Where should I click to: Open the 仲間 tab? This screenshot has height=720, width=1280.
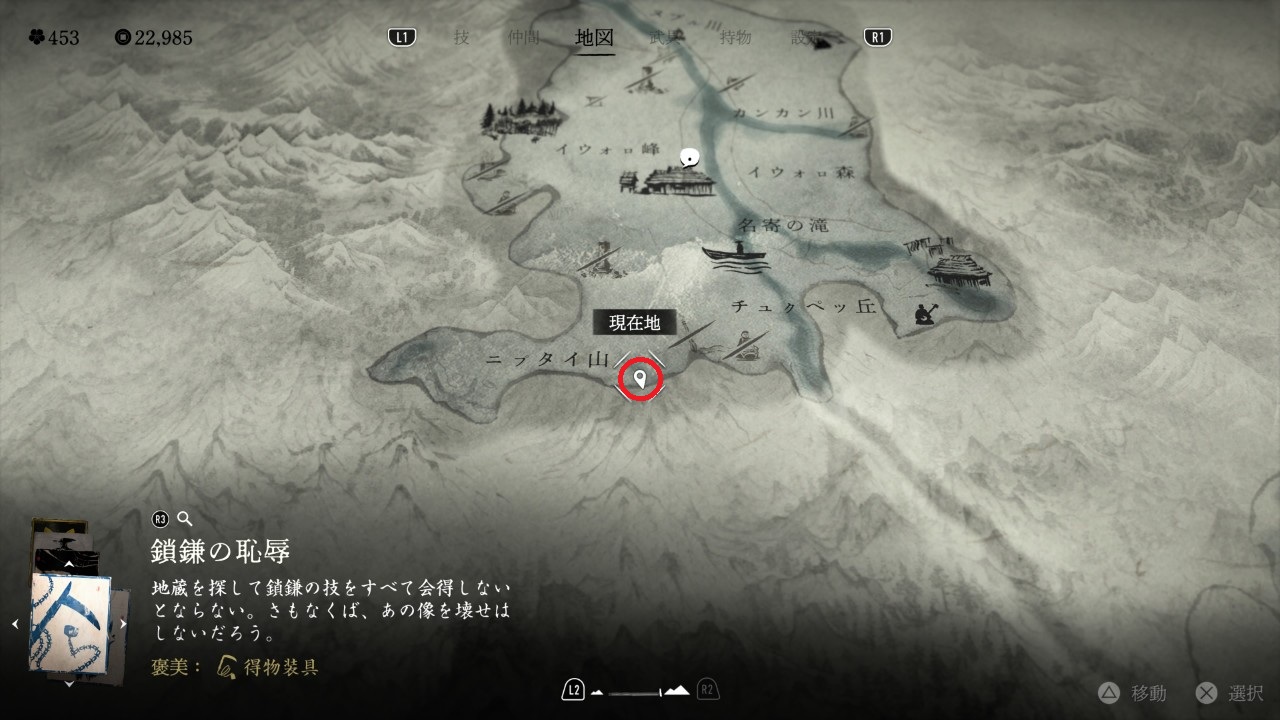[x=523, y=38]
